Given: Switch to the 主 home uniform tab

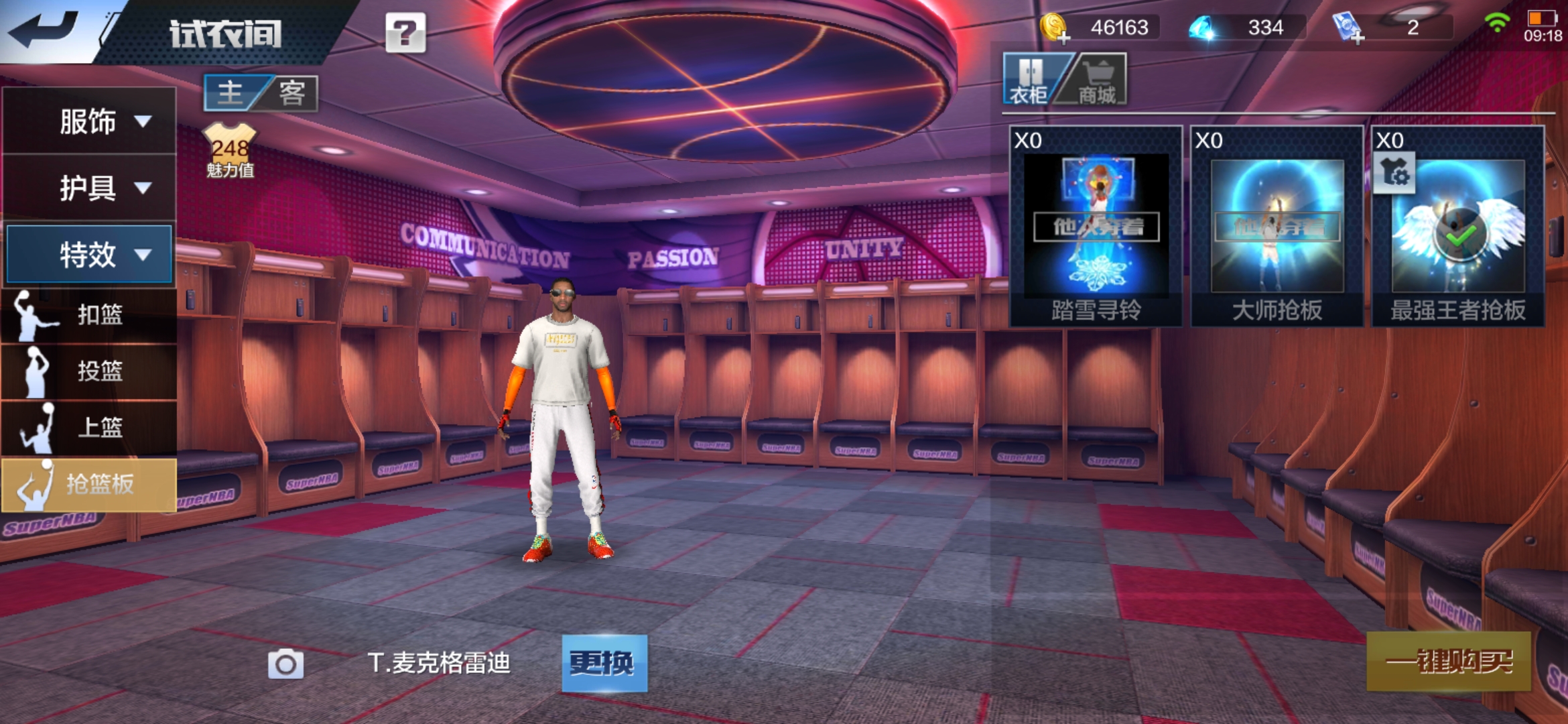Looking at the screenshot, I should (231, 93).
